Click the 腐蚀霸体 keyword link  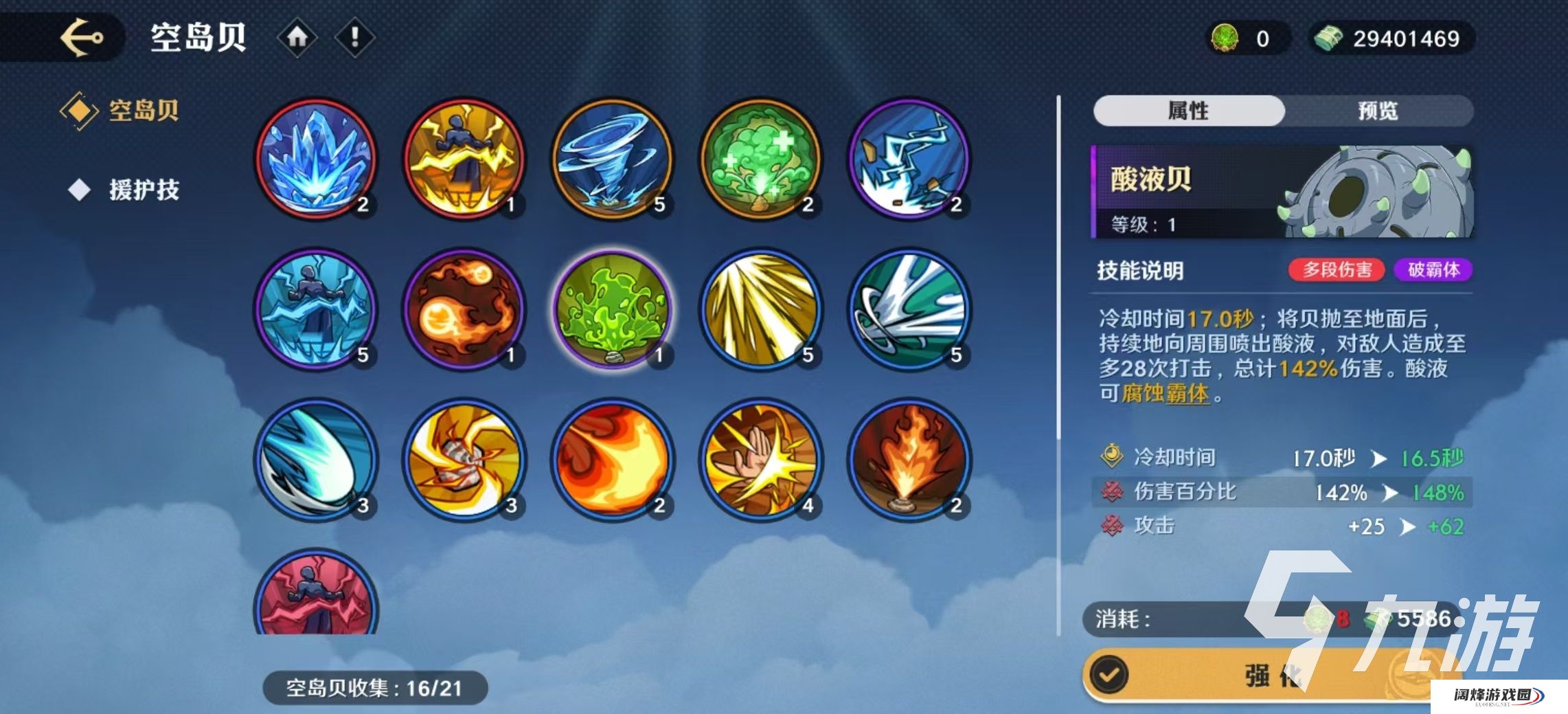pos(1165,394)
